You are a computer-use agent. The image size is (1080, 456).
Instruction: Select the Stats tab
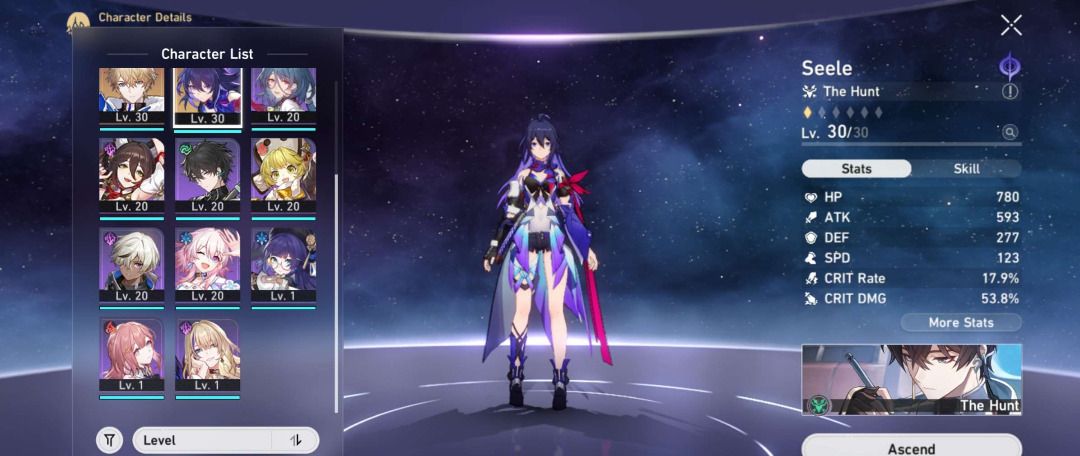coord(857,169)
